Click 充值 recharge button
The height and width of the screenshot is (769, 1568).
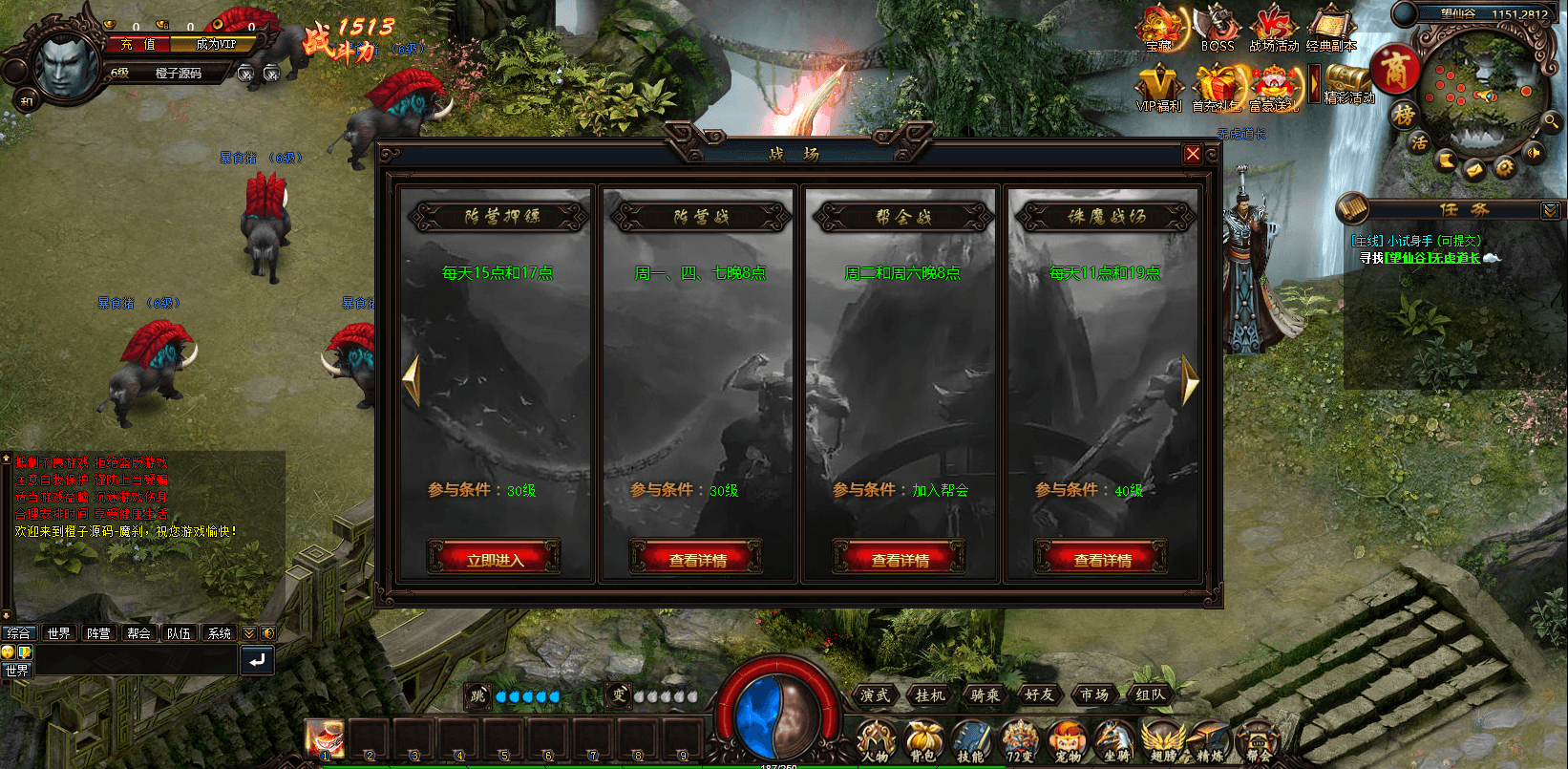[x=136, y=44]
